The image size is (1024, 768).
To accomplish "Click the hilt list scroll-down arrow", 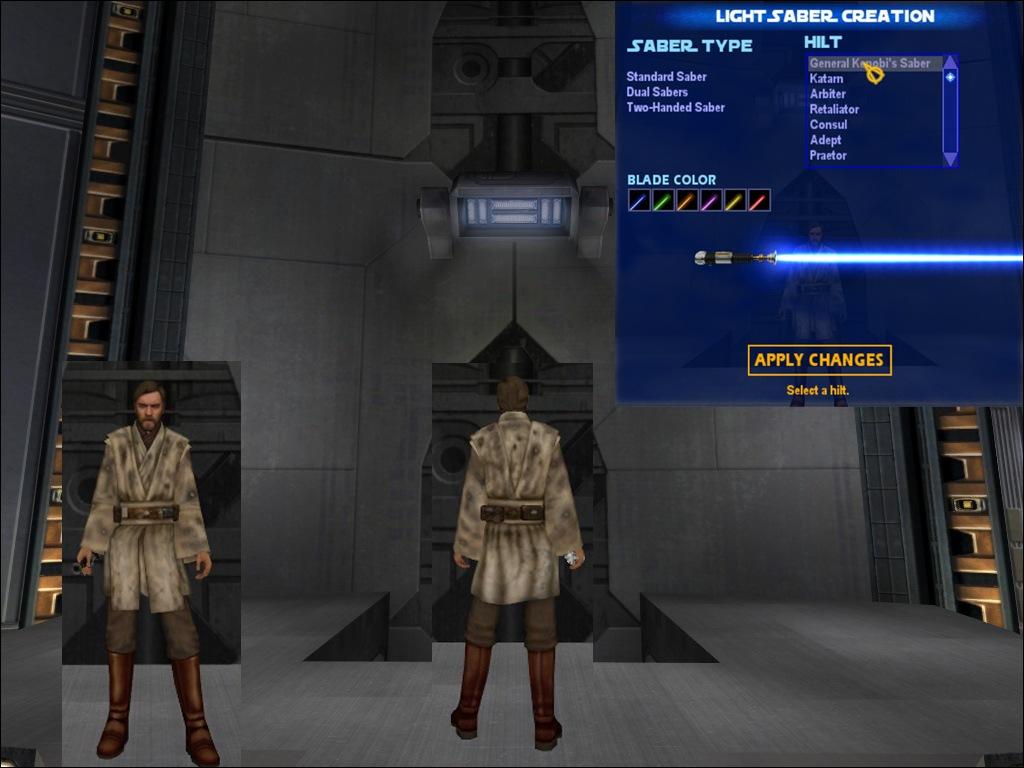I will pos(950,158).
